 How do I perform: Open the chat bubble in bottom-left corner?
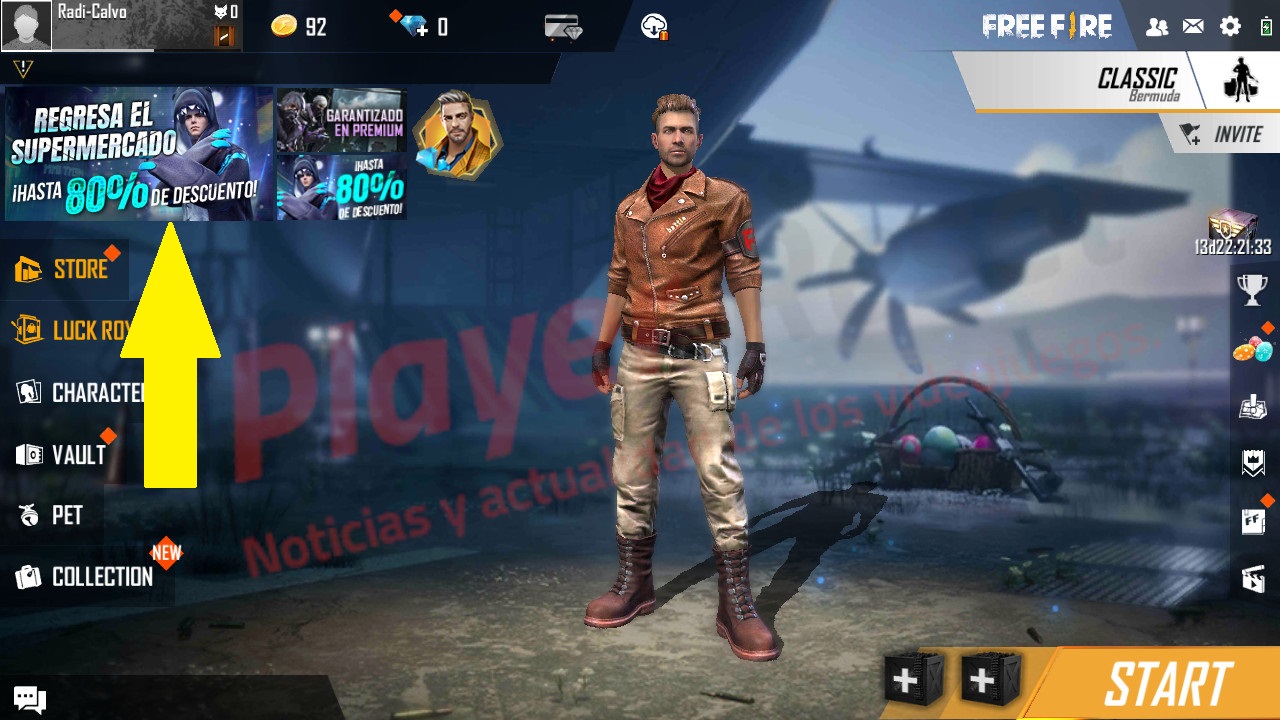(x=28, y=698)
